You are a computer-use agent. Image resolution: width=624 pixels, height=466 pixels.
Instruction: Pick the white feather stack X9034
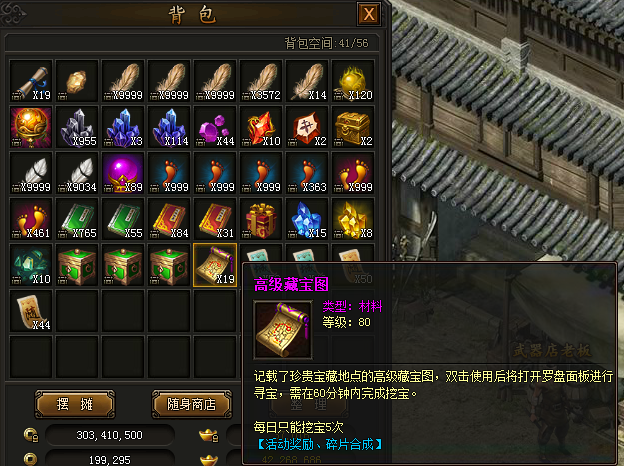pyautogui.click(x=77, y=172)
